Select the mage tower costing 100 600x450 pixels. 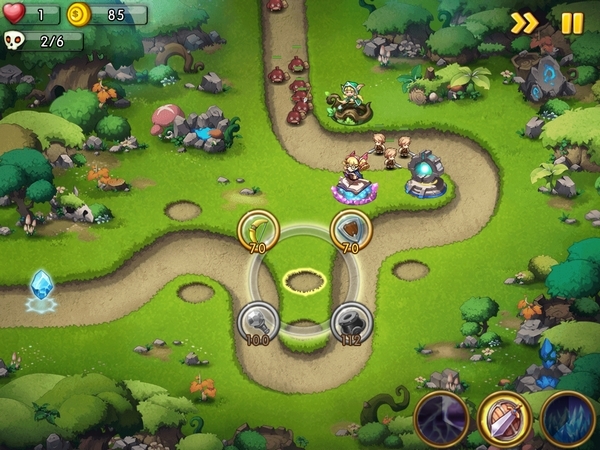click(257, 321)
